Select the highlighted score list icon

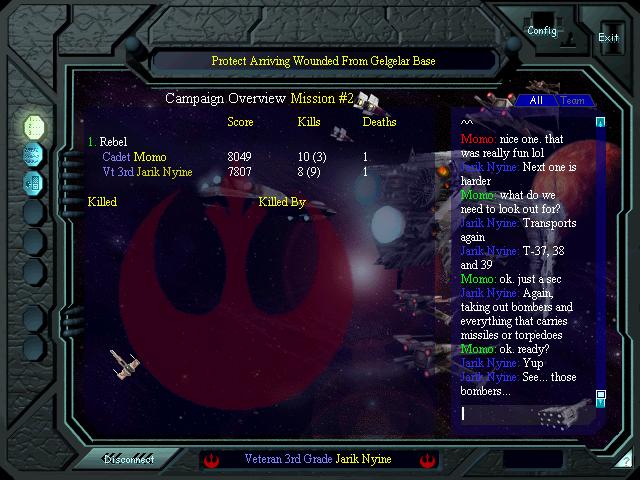tap(34, 125)
